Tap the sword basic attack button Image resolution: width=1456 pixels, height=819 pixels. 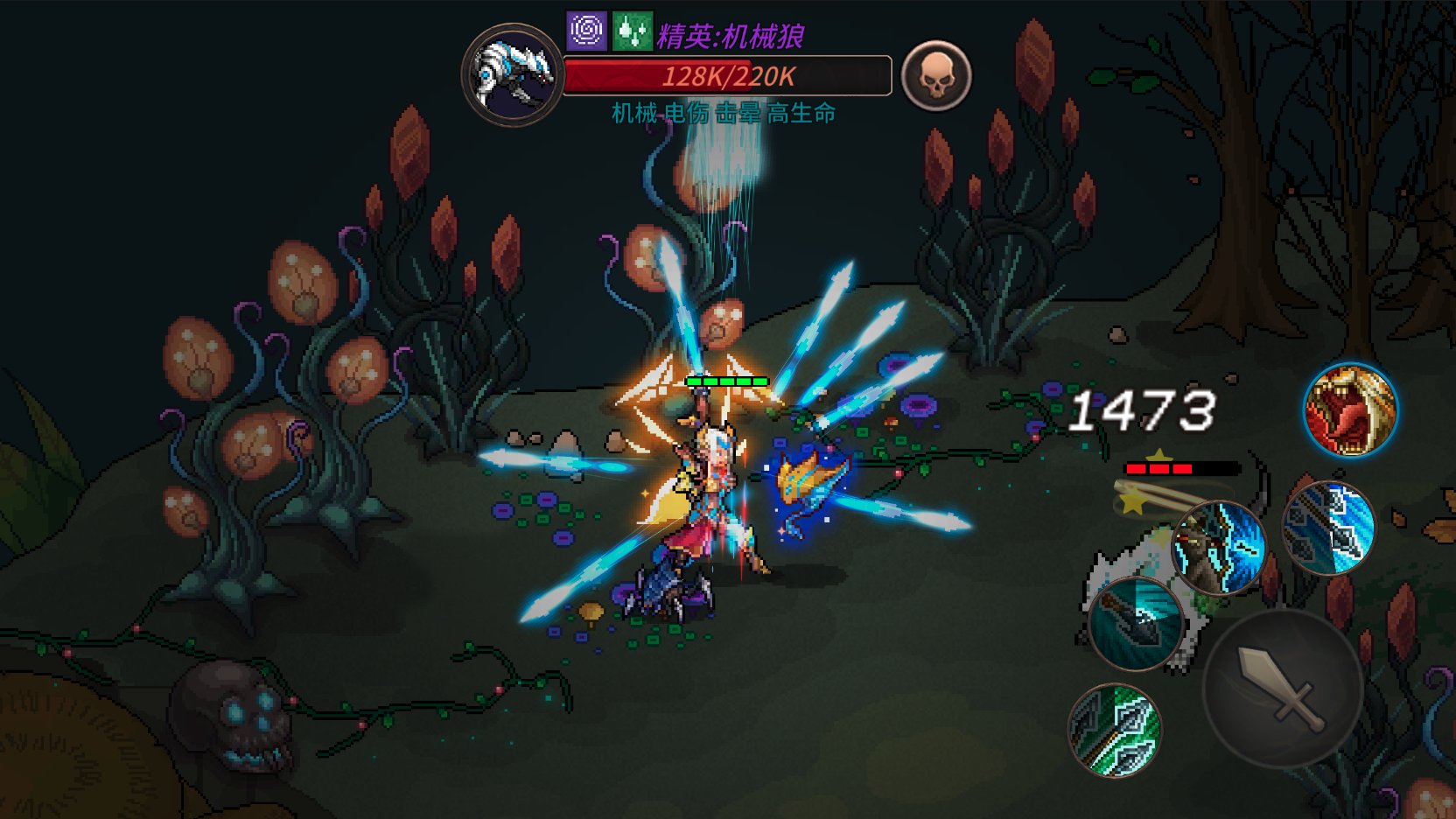tap(1282, 689)
